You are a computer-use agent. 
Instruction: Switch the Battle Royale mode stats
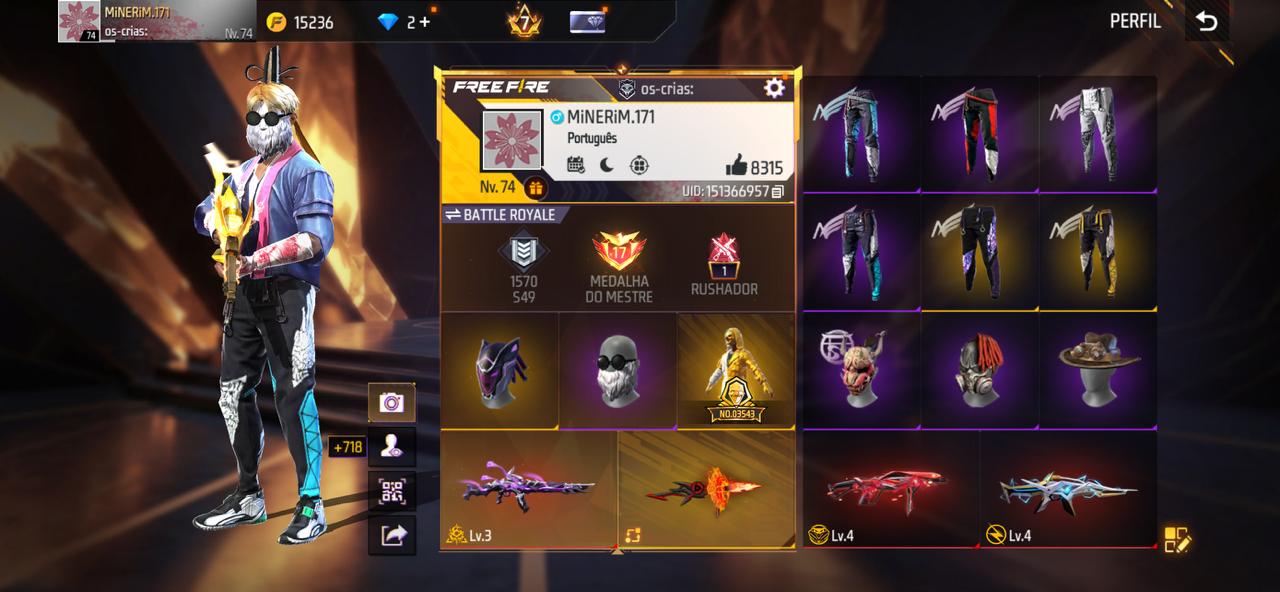[x=499, y=215]
